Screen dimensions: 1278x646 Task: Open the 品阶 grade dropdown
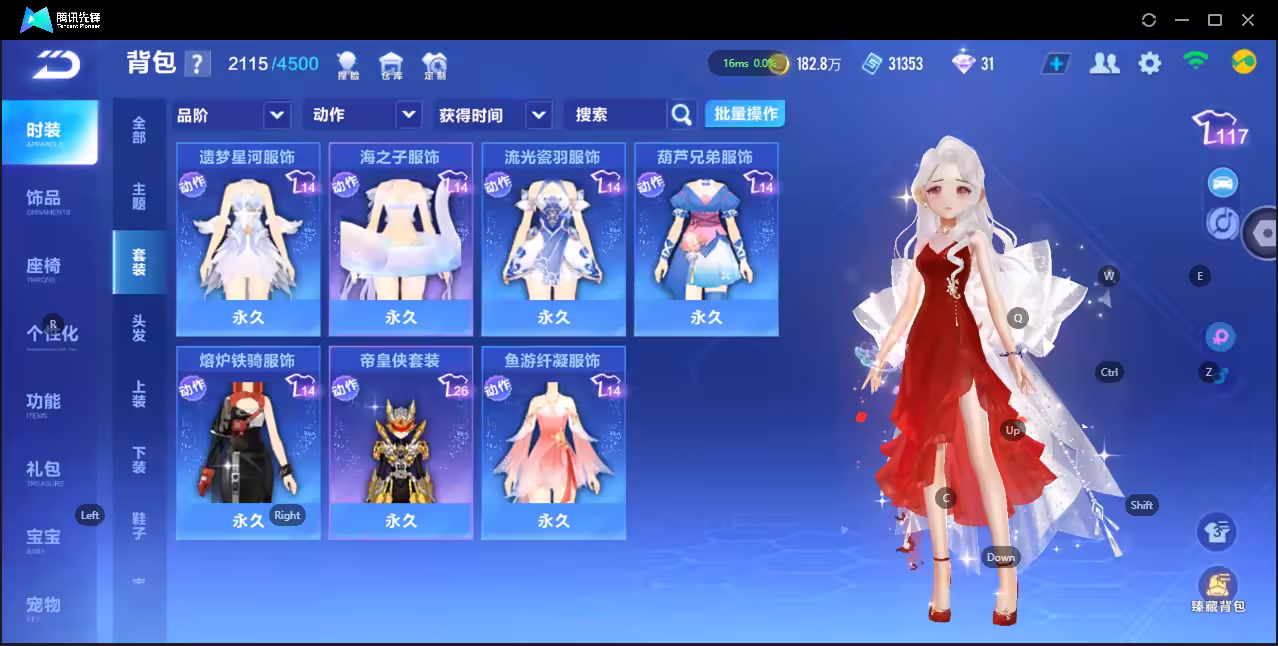coord(232,115)
